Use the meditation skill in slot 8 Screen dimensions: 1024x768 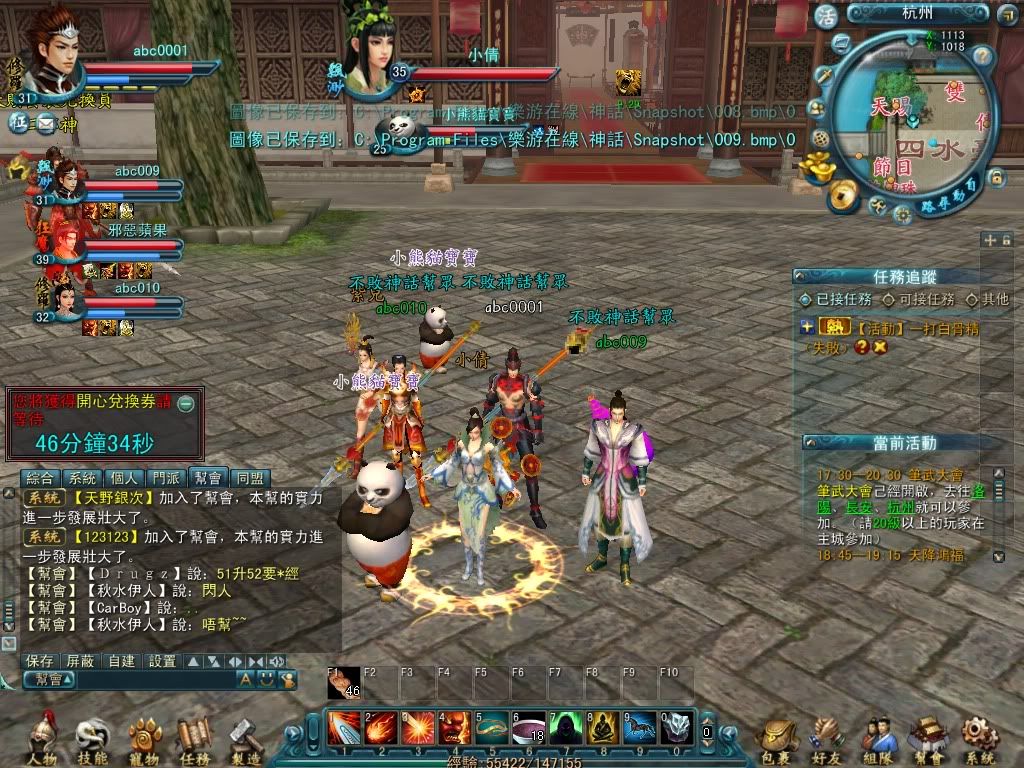tap(602, 727)
